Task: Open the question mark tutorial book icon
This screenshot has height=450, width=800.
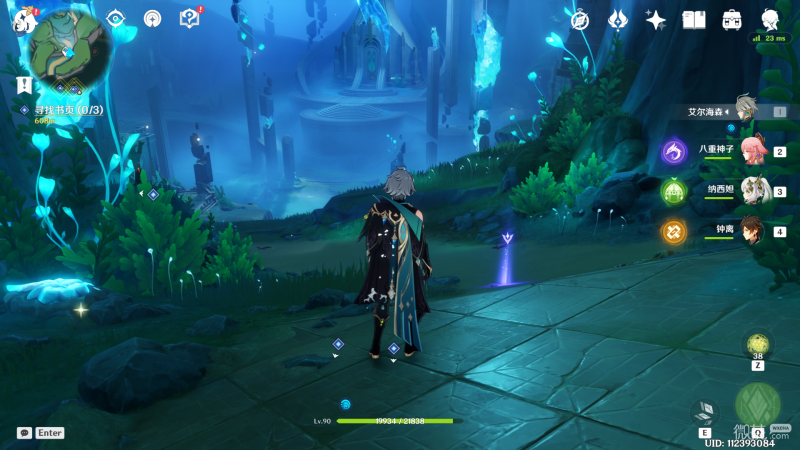Action: click(x=189, y=19)
